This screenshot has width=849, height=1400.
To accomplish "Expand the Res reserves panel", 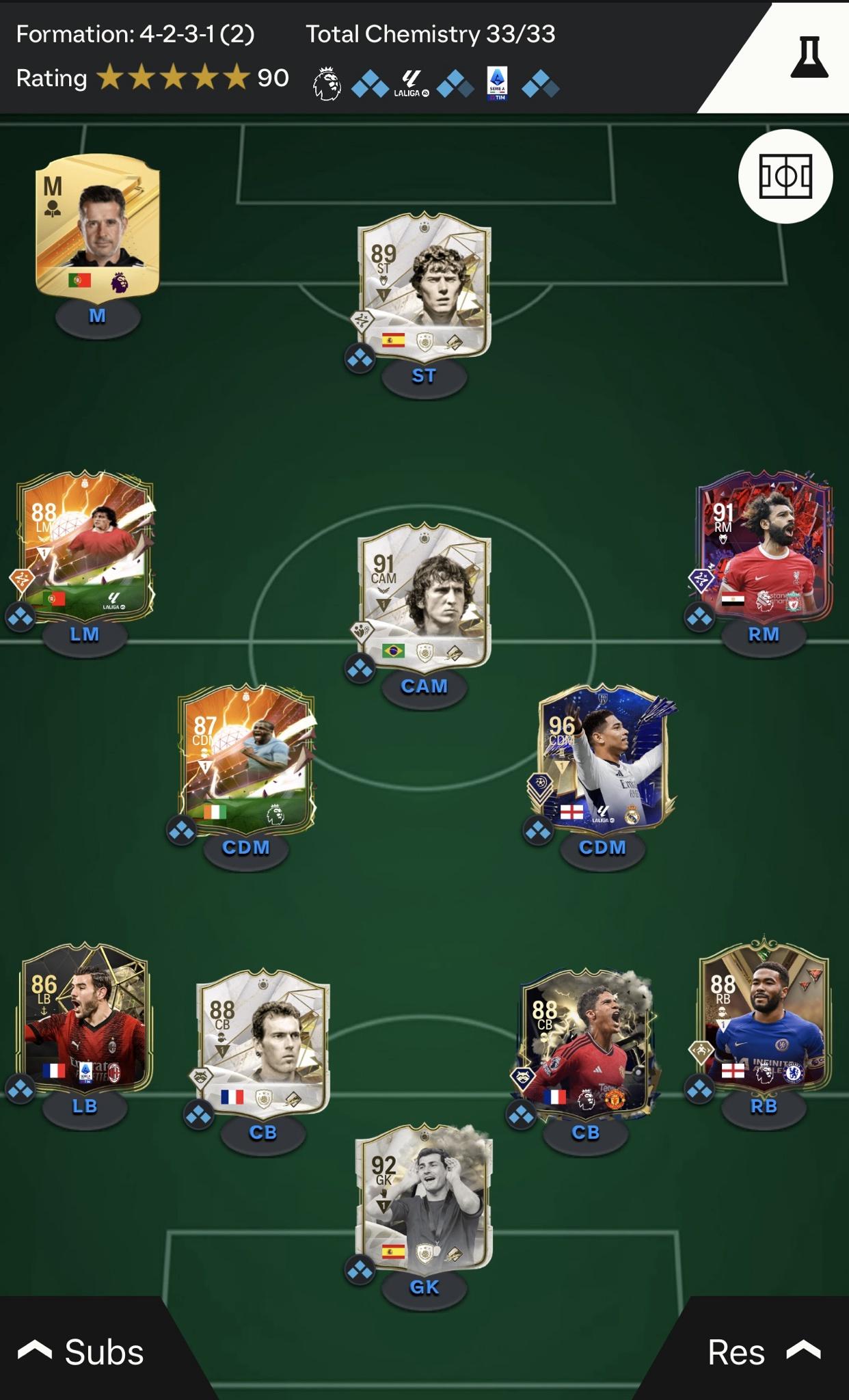I will [762, 1351].
